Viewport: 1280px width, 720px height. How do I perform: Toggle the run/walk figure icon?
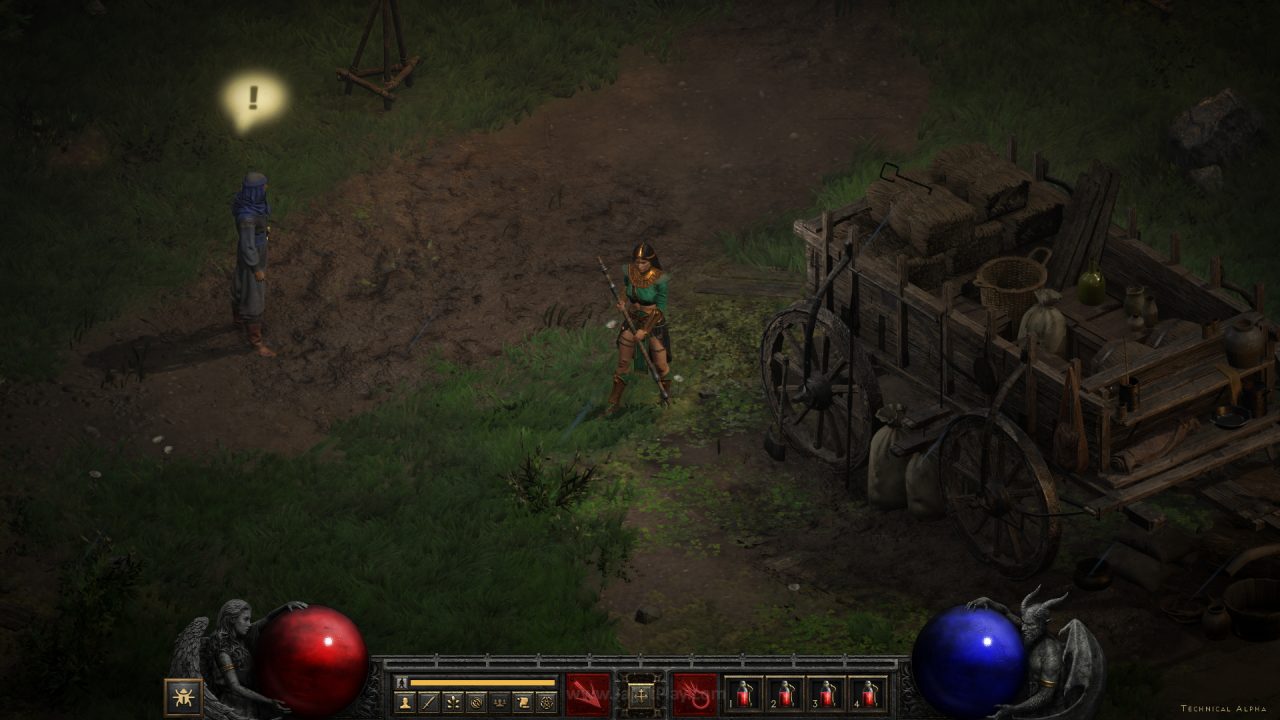click(x=401, y=683)
